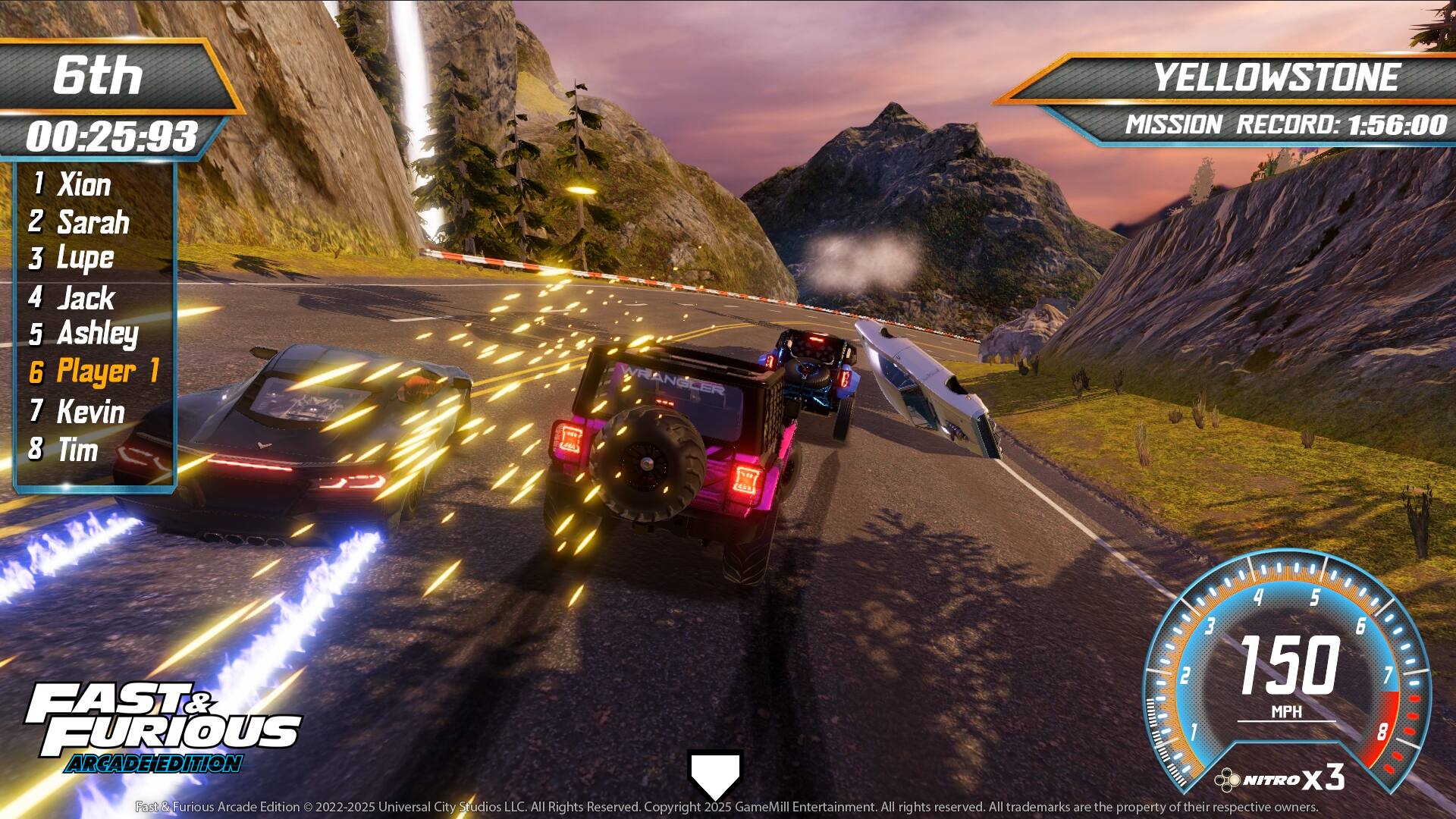Click Kevin's entry in the rankings
Screen dimensions: 1456x819
pyautogui.click(x=91, y=413)
